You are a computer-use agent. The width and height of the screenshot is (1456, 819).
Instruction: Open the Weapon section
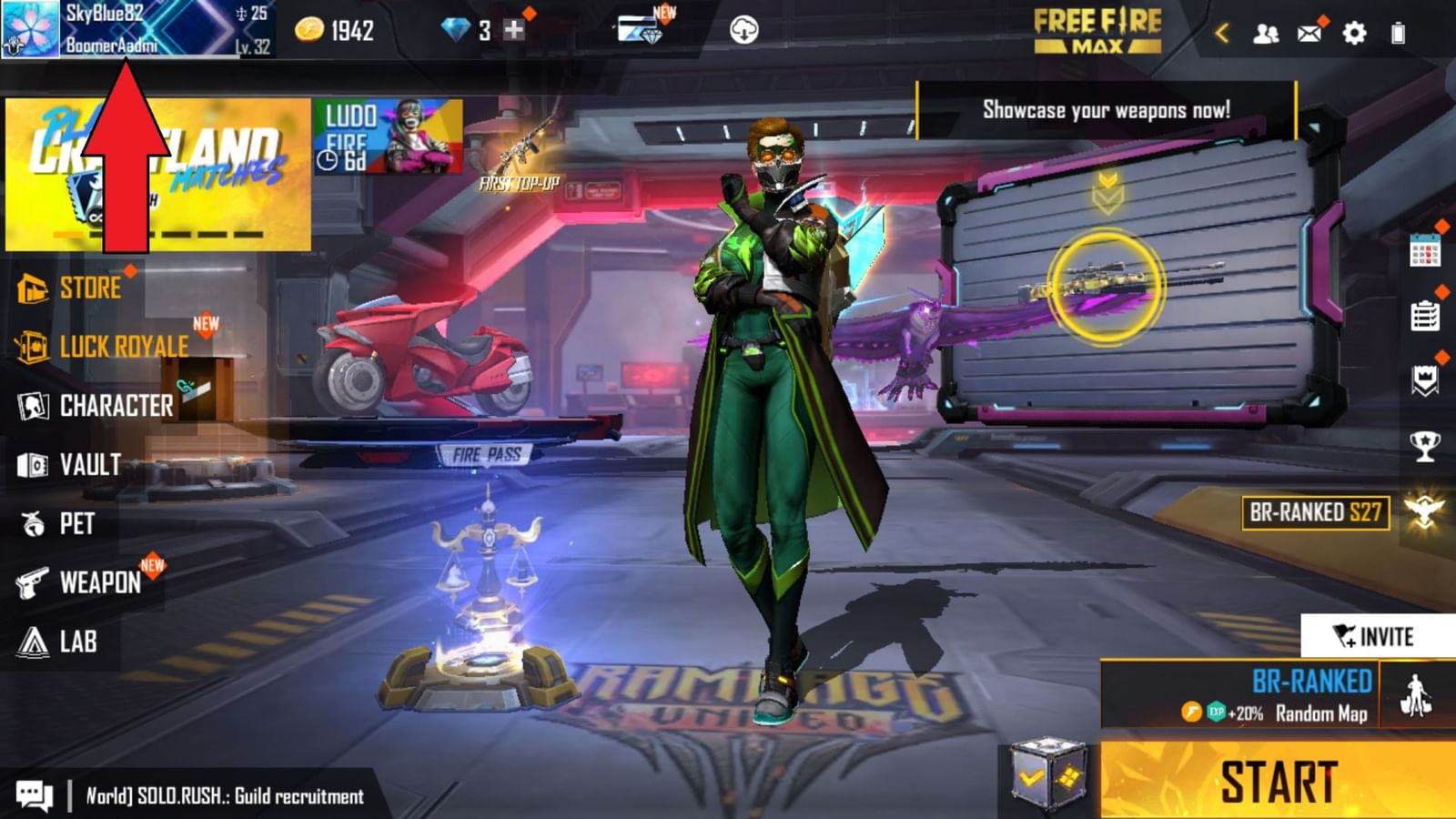point(100,582)
